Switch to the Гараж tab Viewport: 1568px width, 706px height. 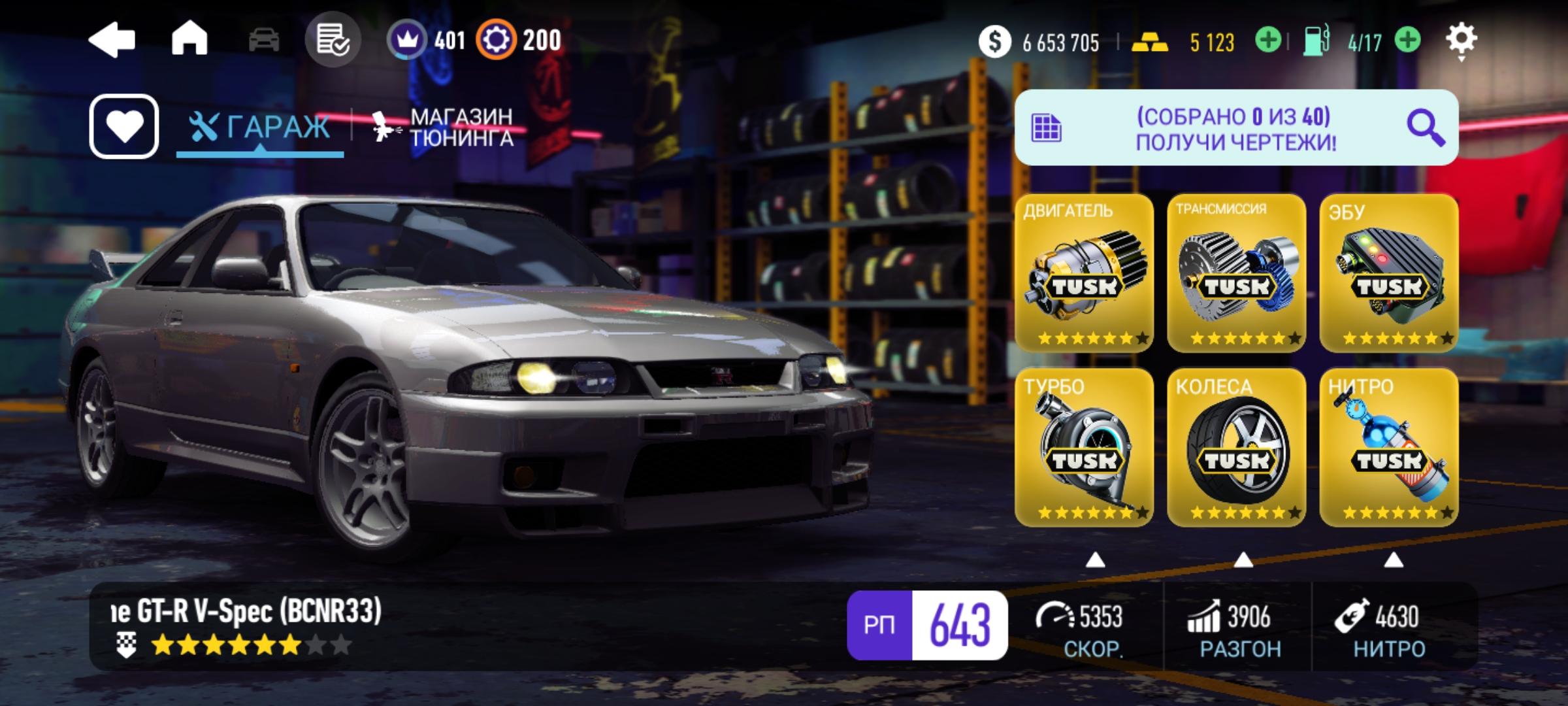(261, 127)
